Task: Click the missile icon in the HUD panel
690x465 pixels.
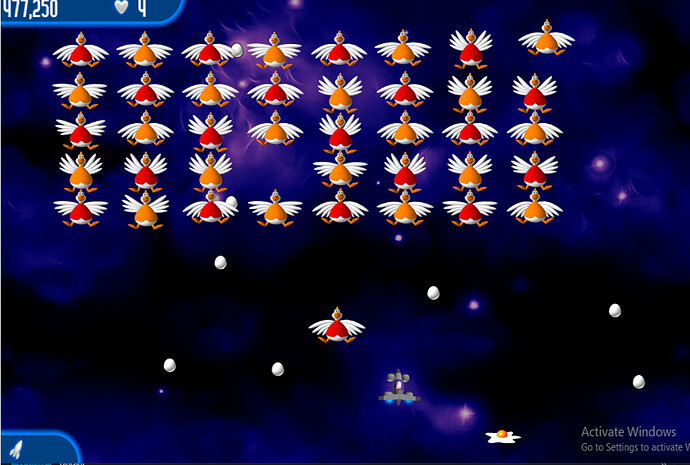Action: [17, 448]
